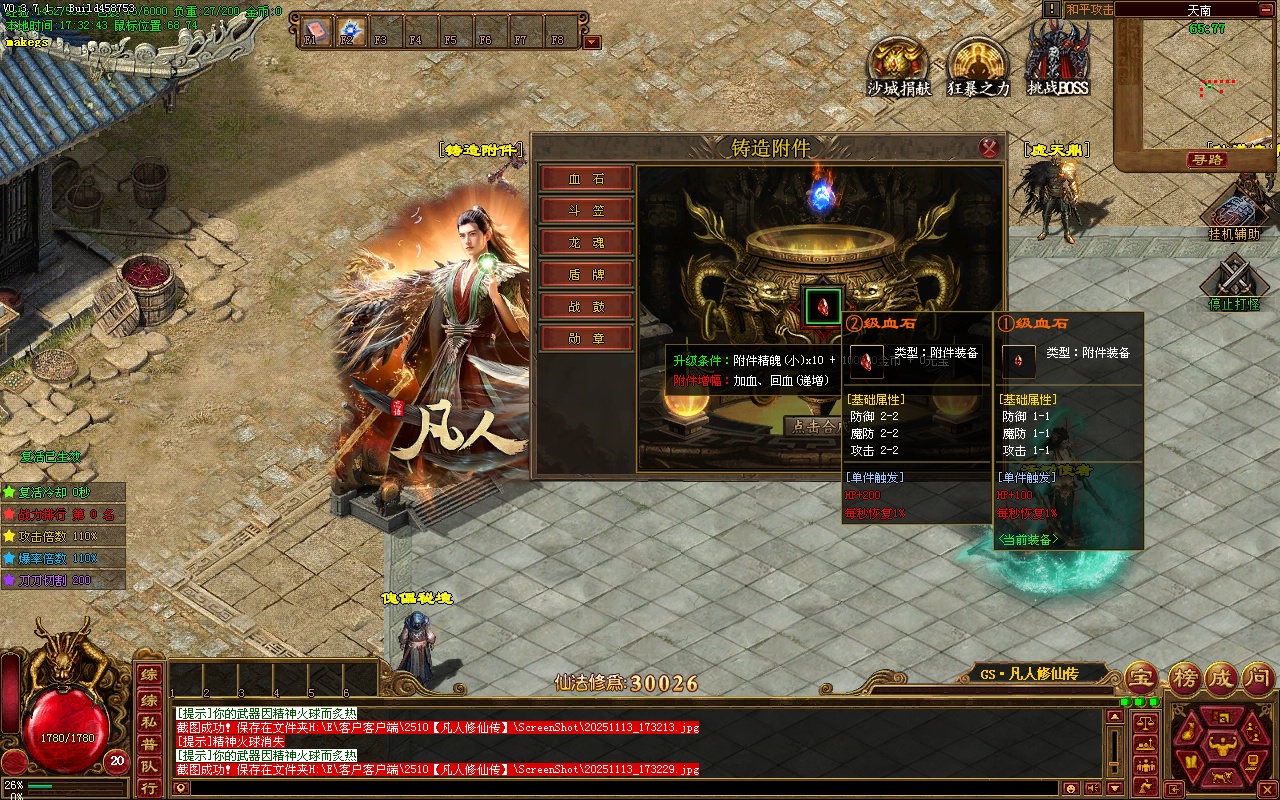Viewport: 1280px width, 800px height.
Task: Open the 龙魂 forging category
Action: click(587, 243)
